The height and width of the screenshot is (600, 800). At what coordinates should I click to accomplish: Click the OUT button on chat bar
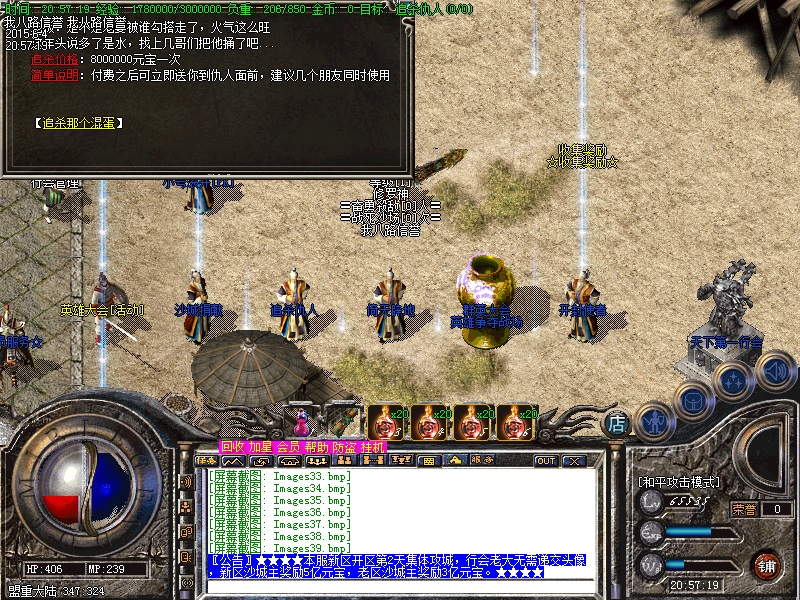[545, 461]
